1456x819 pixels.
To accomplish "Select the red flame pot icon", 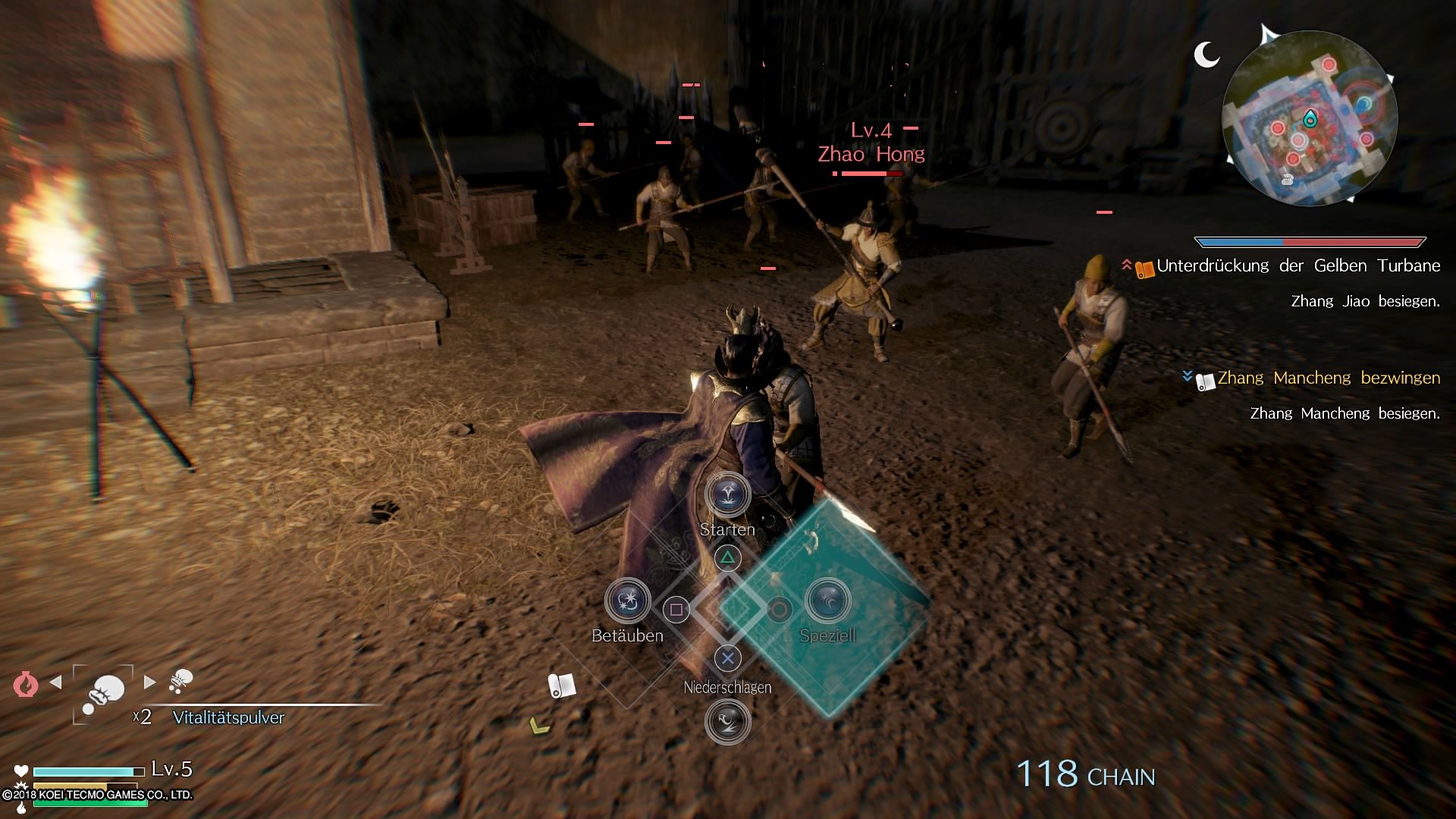I will point(25,684).
